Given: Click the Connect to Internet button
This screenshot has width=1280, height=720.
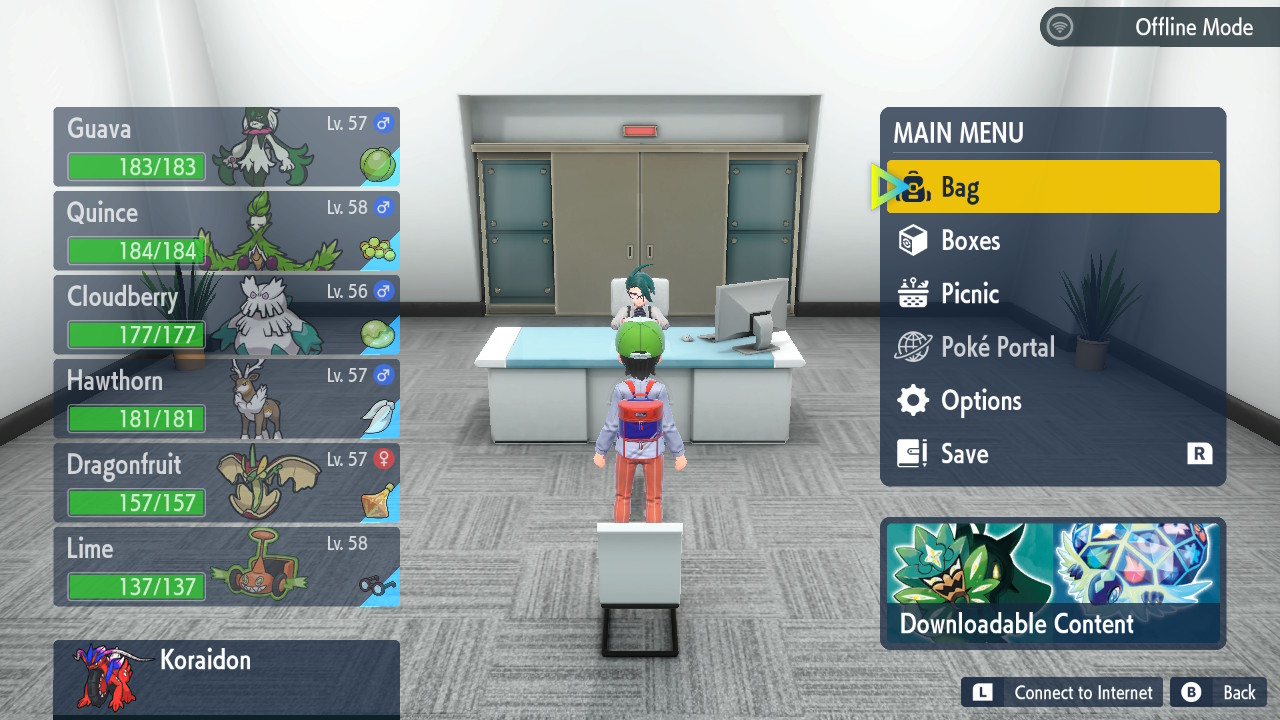Looking at the screenshot, I should 1064,692.
